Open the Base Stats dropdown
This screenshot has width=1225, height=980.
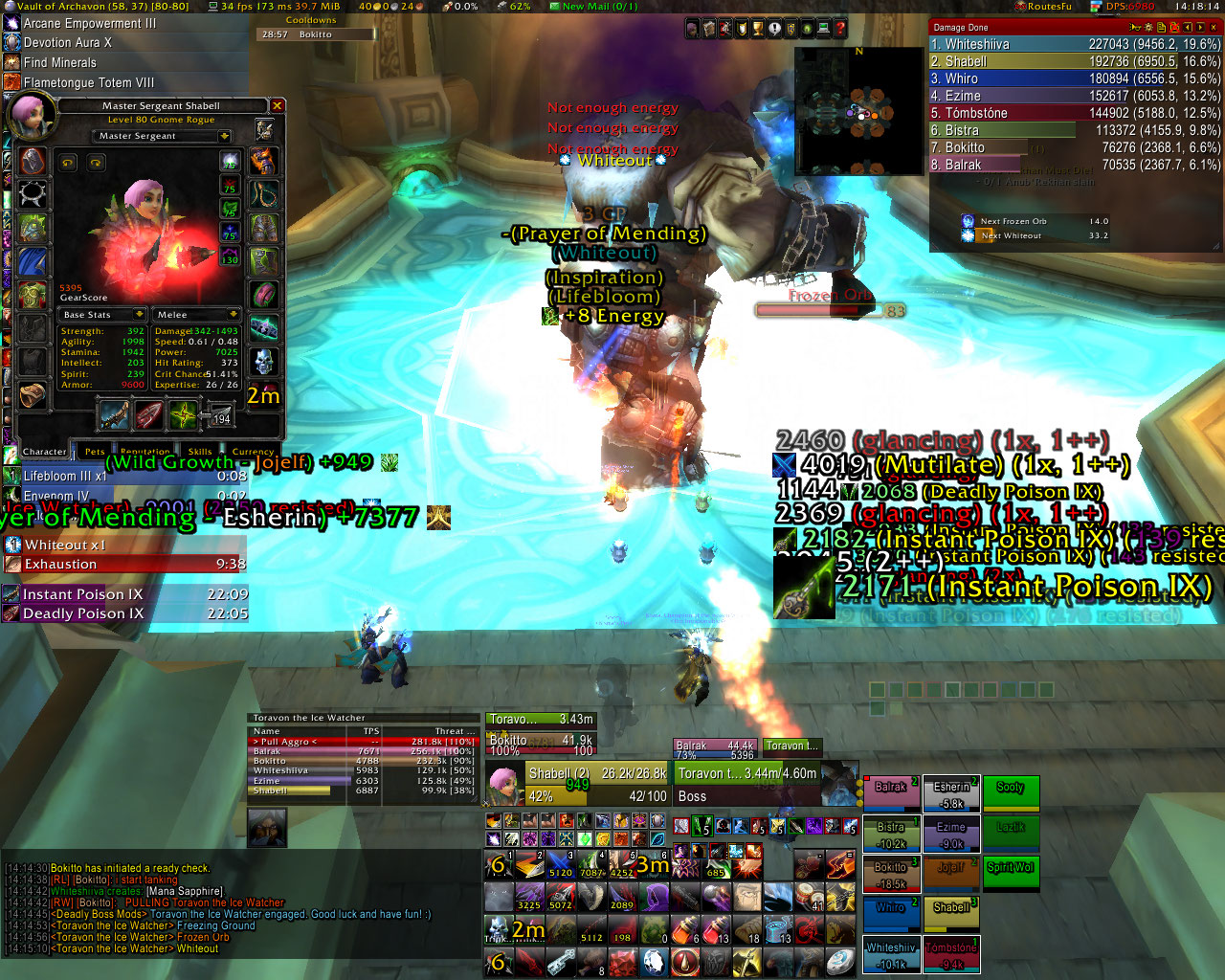140,315
